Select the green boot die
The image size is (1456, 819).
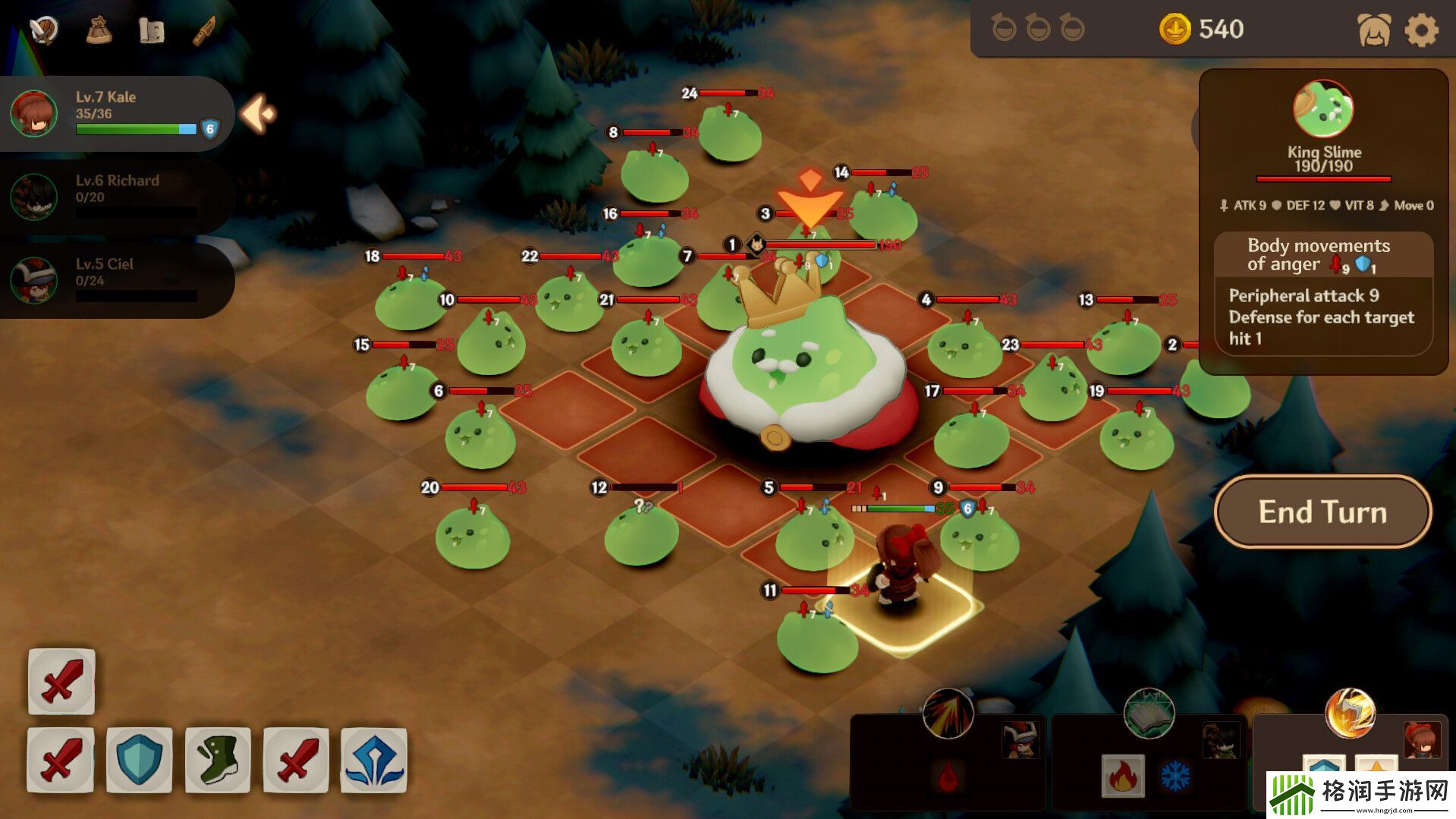[x=218, y=759]
